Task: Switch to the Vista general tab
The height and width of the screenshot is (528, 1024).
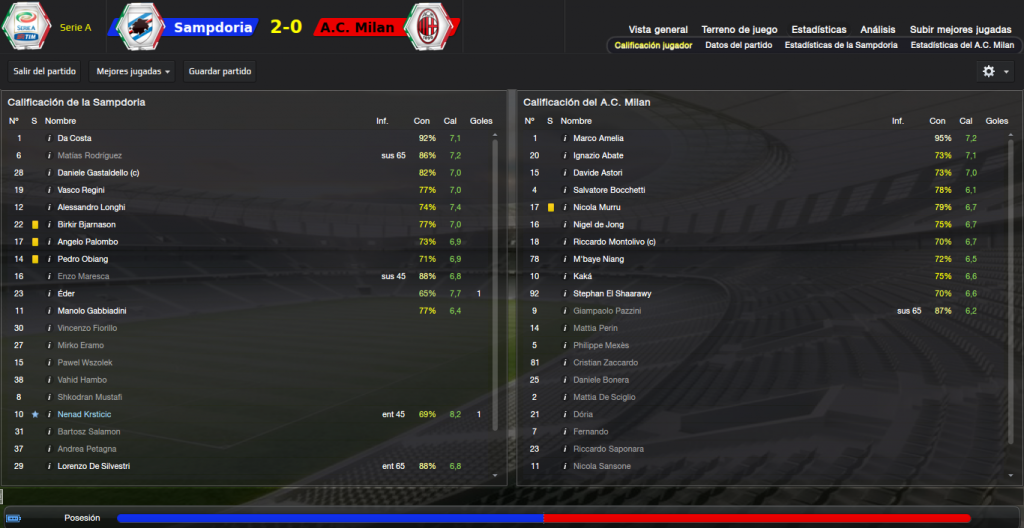Action: (x=658, y=30)
